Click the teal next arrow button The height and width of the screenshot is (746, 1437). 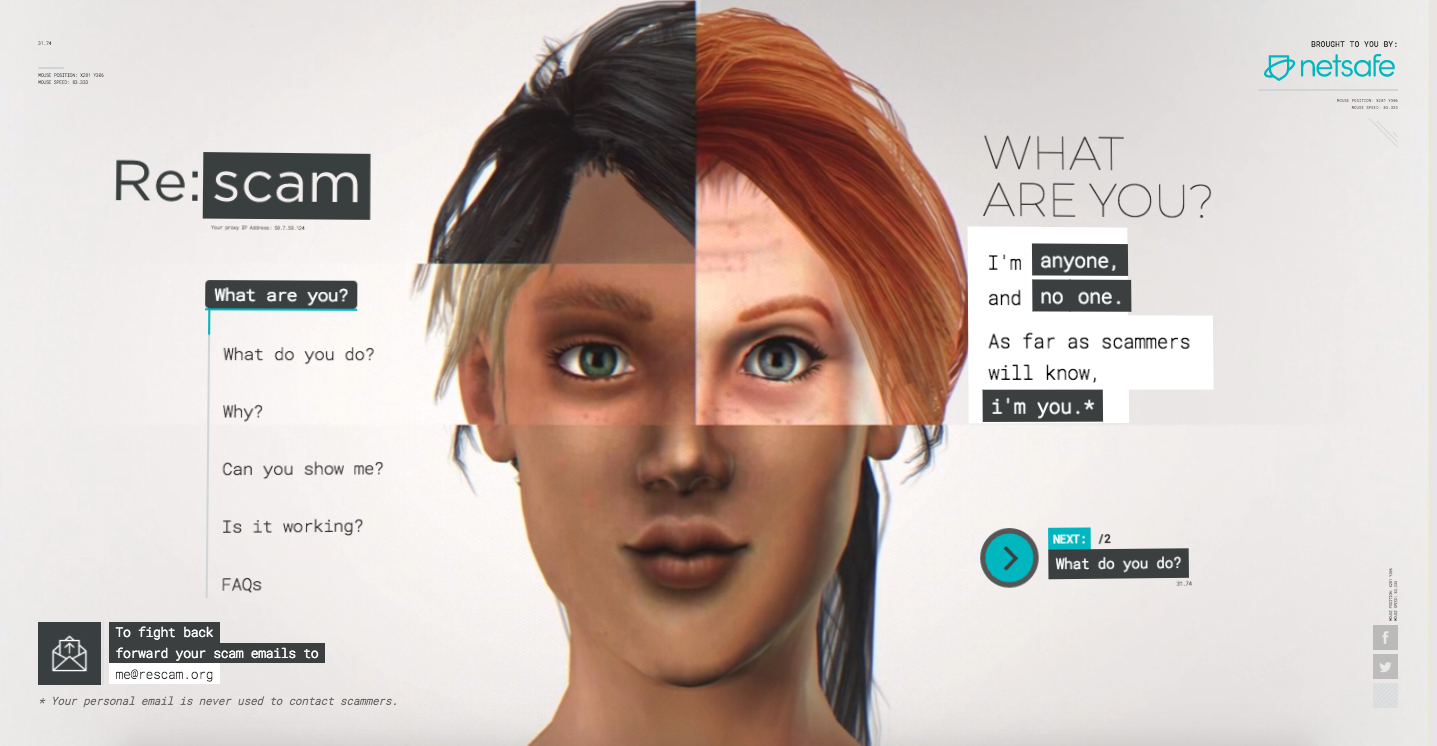[1010, 557]
